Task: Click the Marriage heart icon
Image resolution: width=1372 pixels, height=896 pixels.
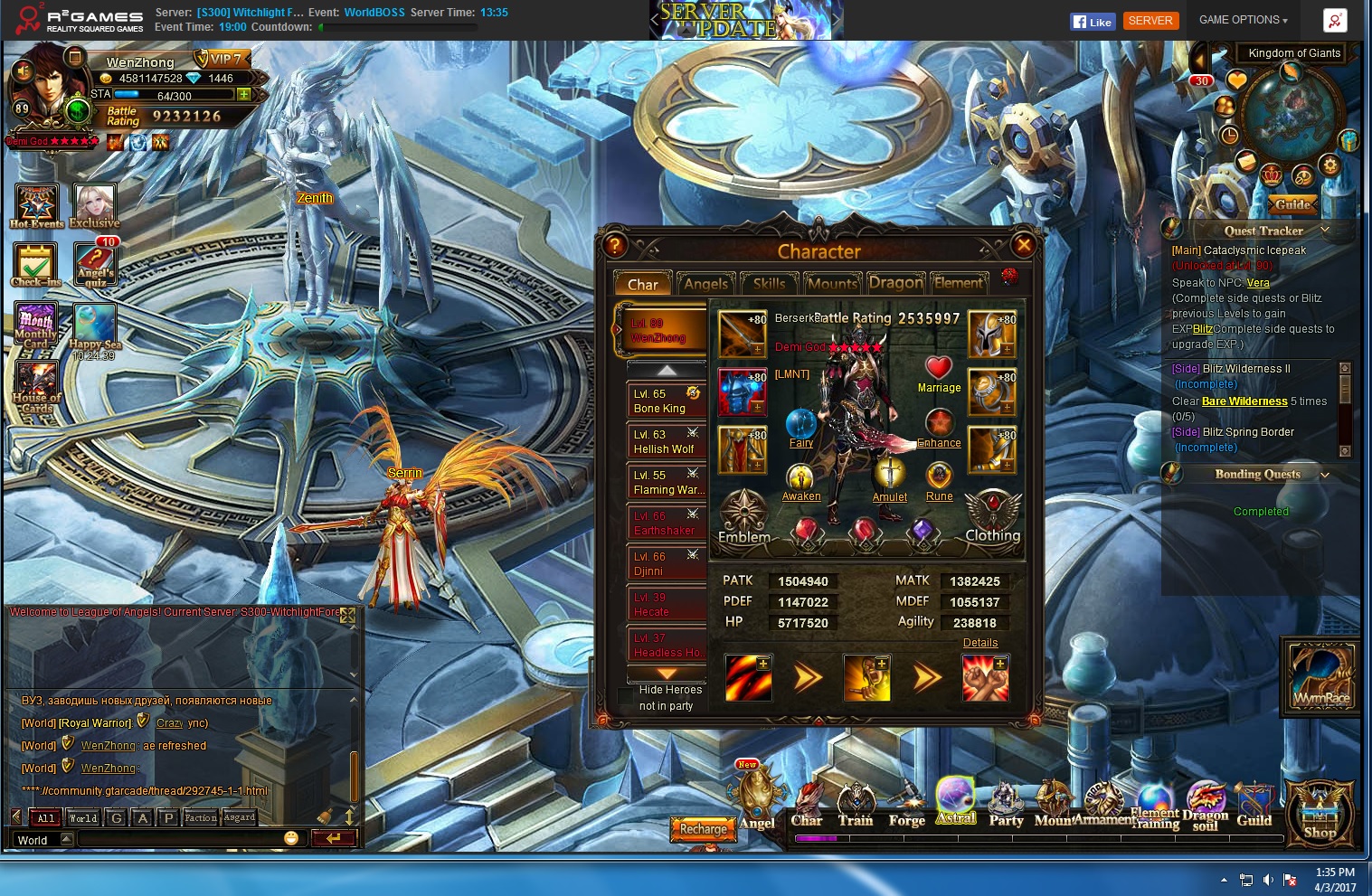Action: (939, 368)
